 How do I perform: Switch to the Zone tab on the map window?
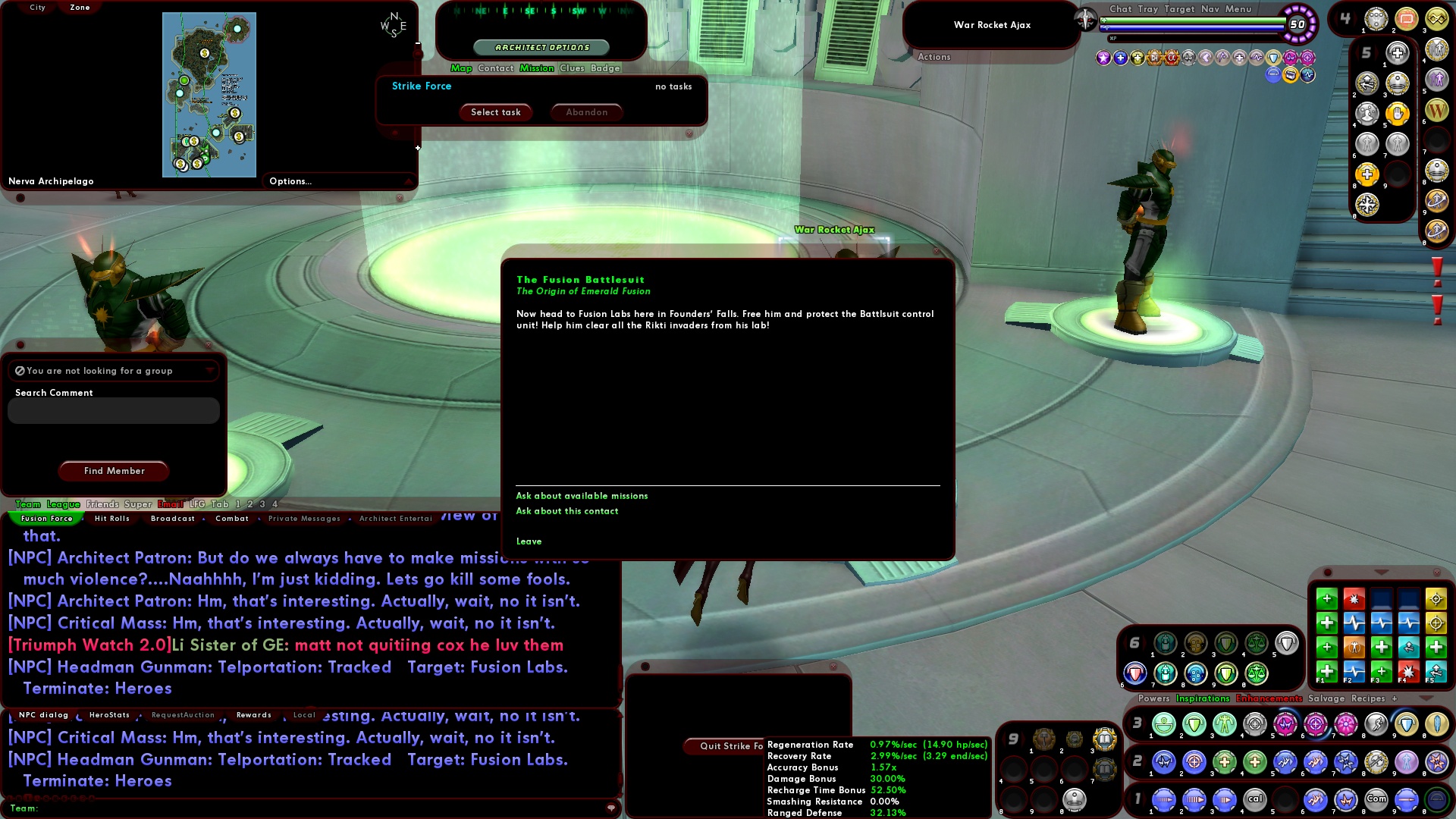(x=78, y=7)
